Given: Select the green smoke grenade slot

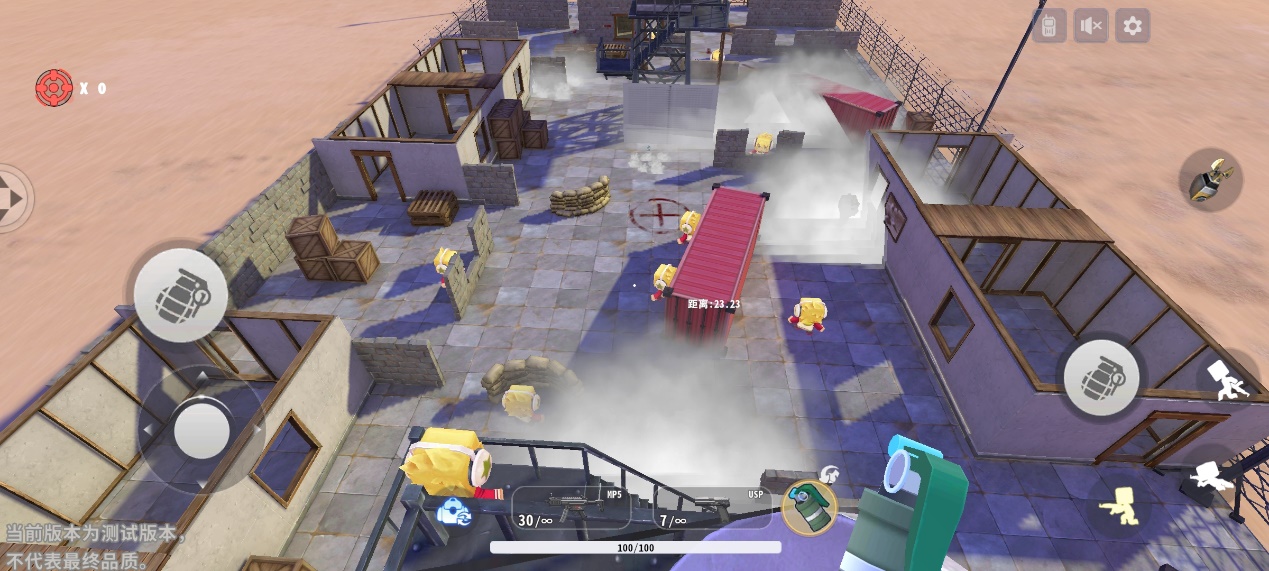Looking at the screenshot, I should coord(808,507).
